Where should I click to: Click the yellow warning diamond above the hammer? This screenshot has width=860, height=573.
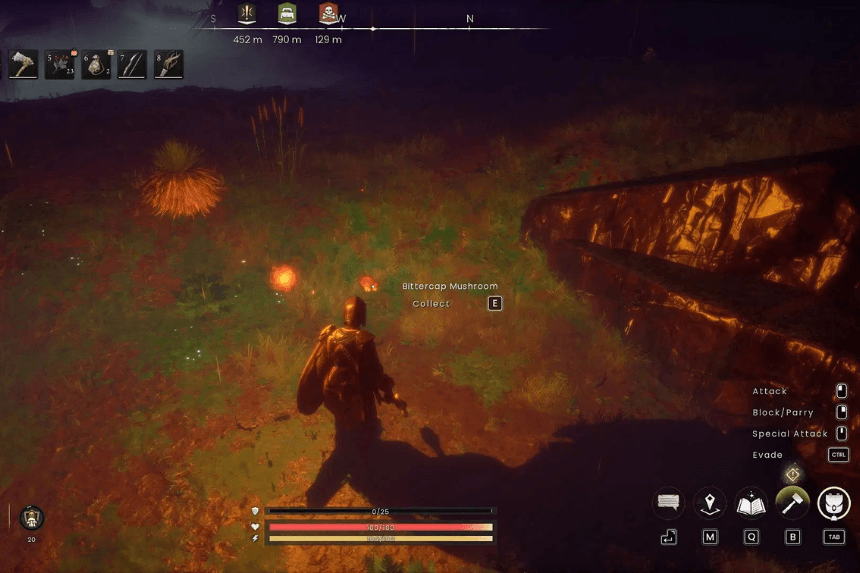tap(793, 473)
